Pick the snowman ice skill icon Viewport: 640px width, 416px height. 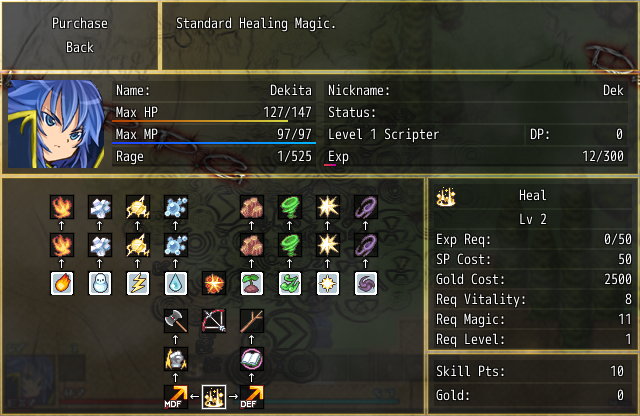(x=100, y=283)
